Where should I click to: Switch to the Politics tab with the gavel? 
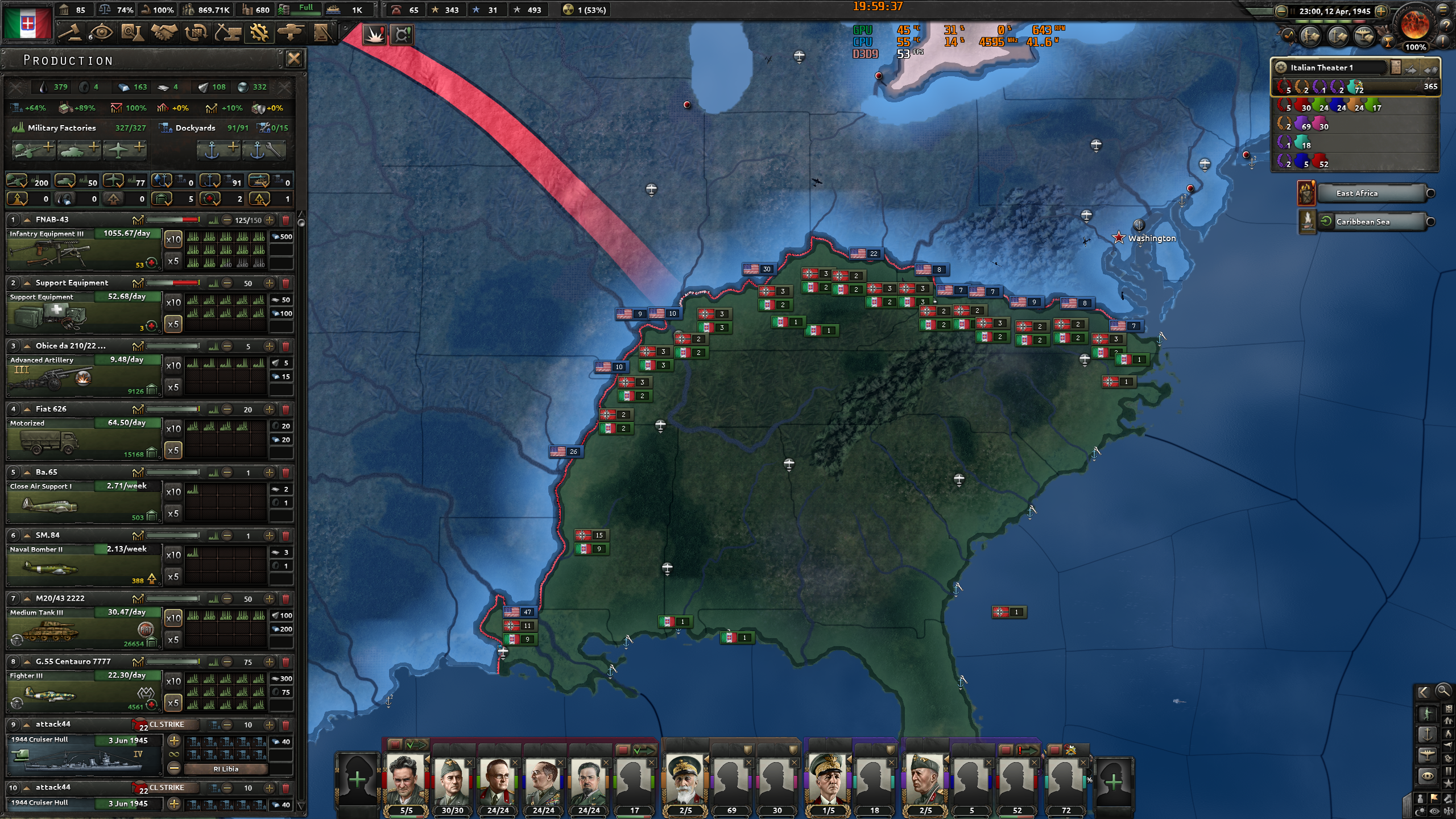(70, 33)
